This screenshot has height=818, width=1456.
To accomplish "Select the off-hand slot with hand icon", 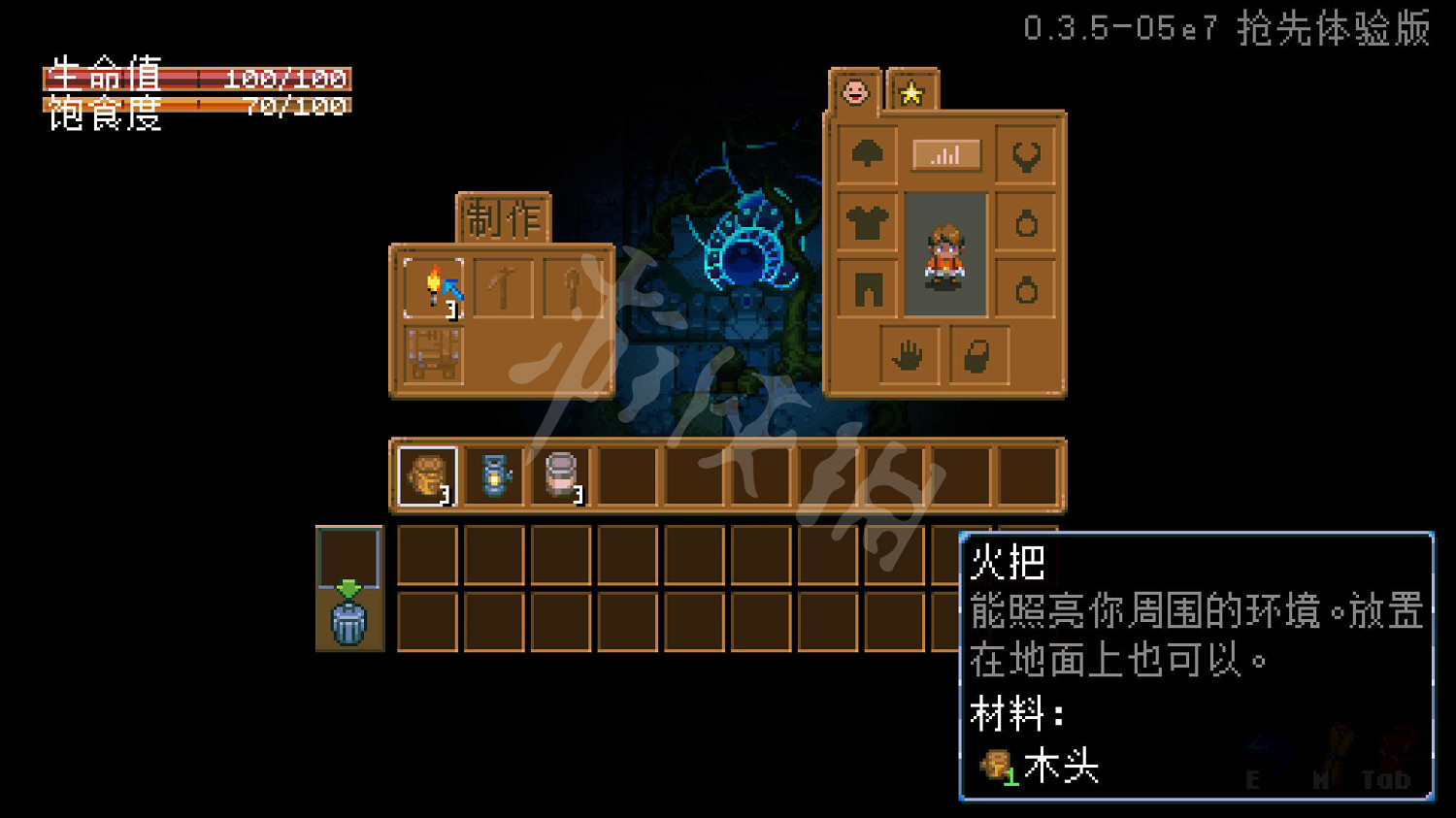I will [908, 355].
